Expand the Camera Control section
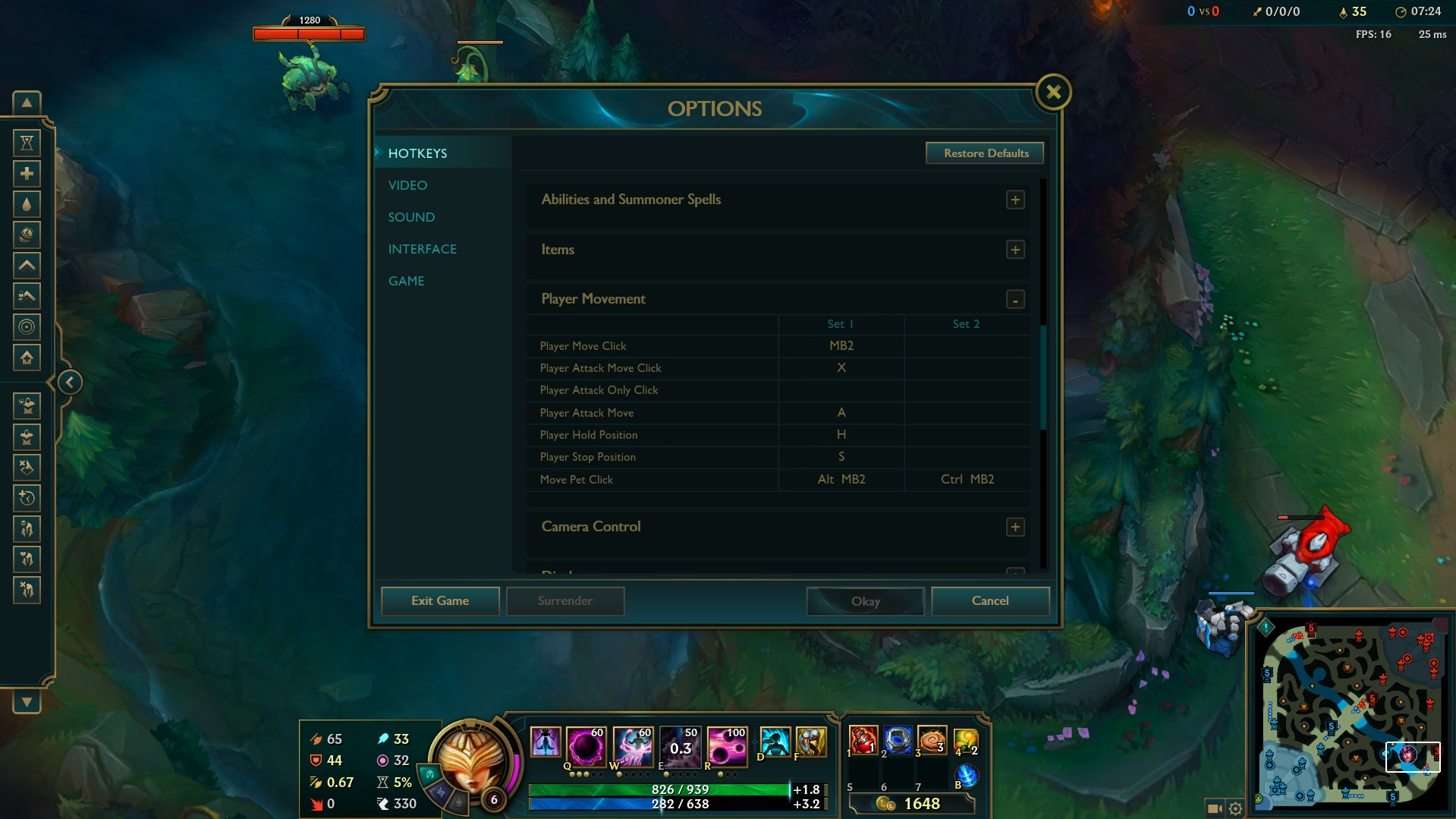 (1015, 527)
